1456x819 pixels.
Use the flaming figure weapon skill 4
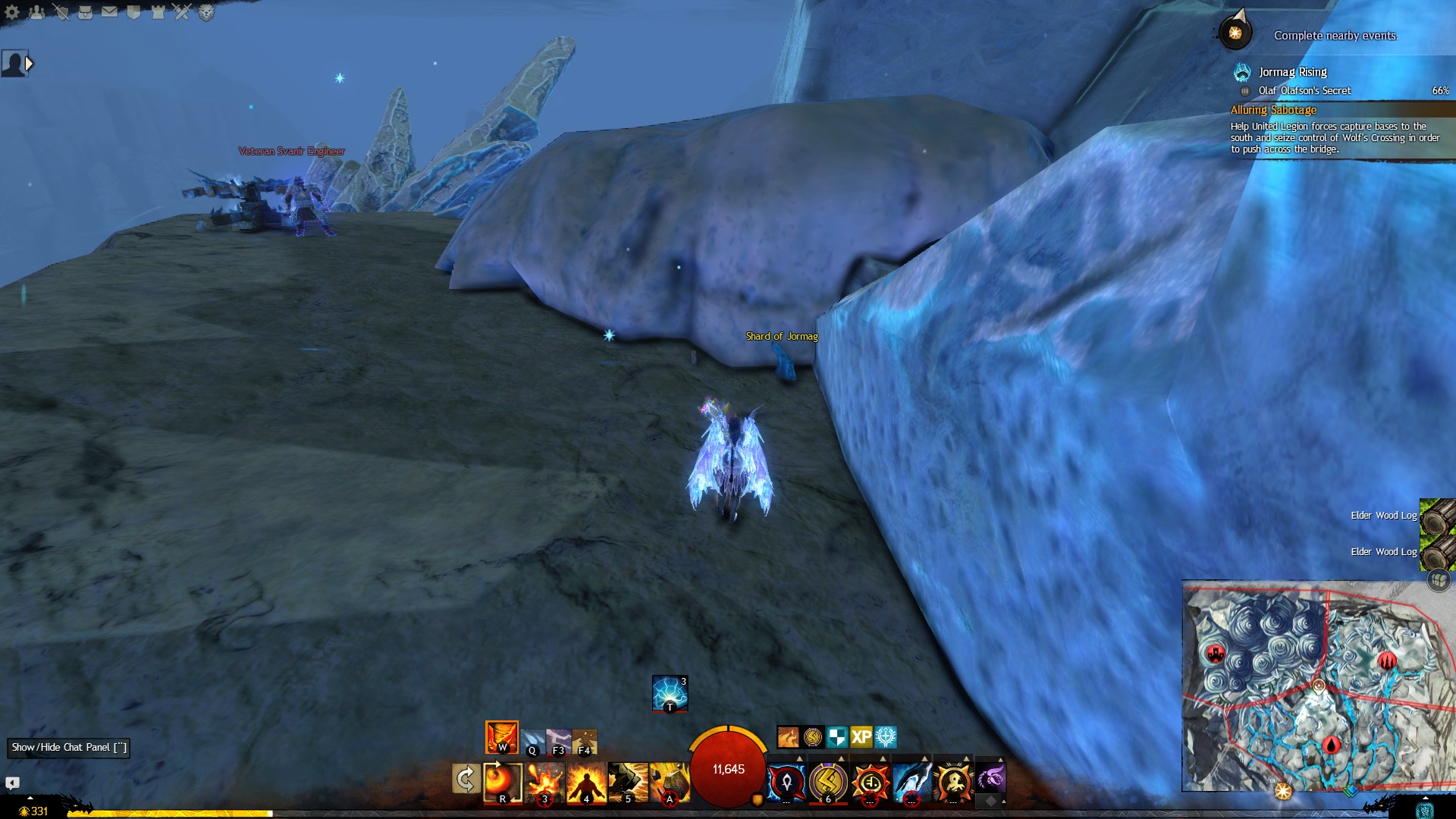coord(586,782)
